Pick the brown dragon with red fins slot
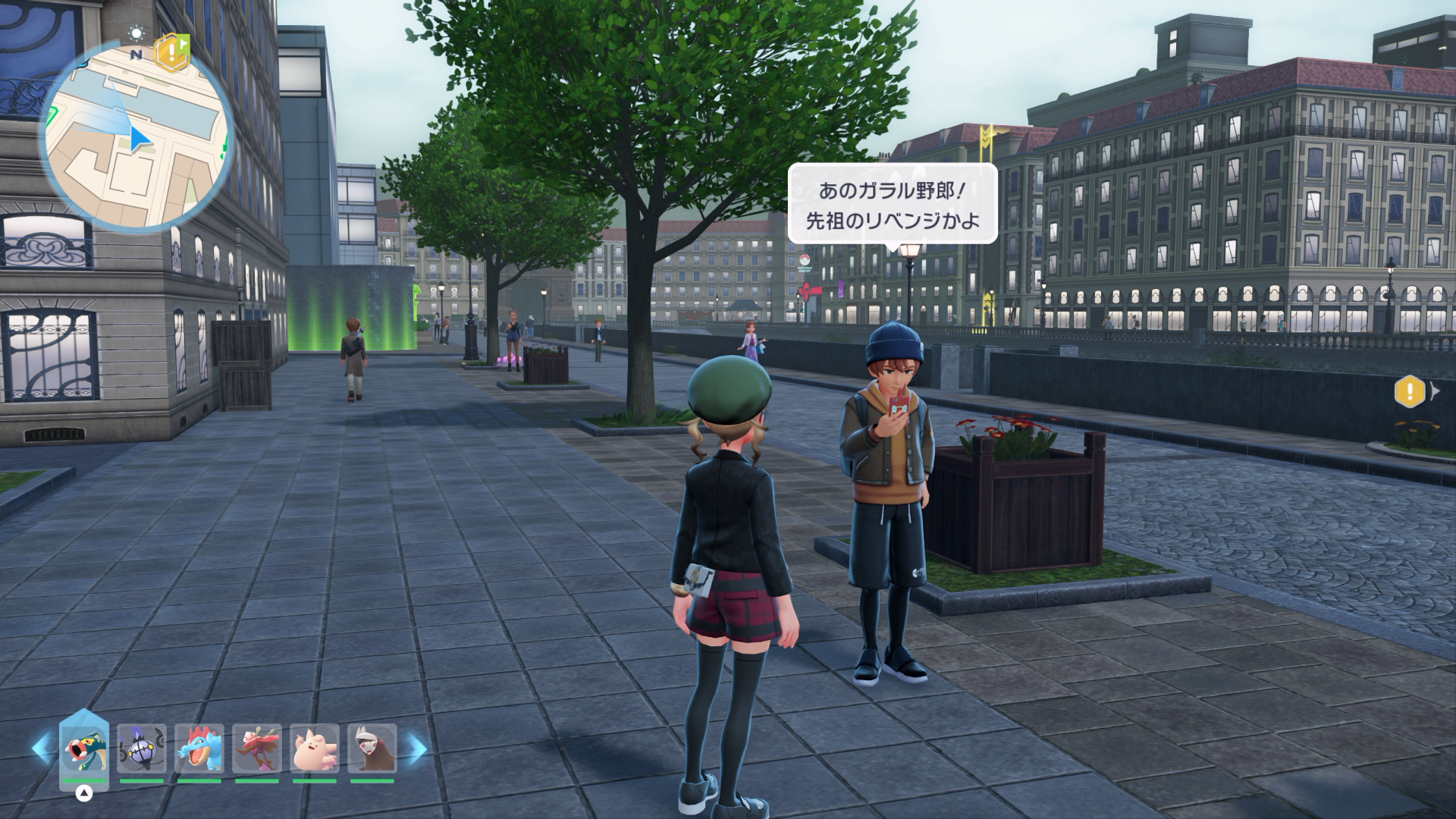This screenshot has width=1456, height=819. (257, 748)
